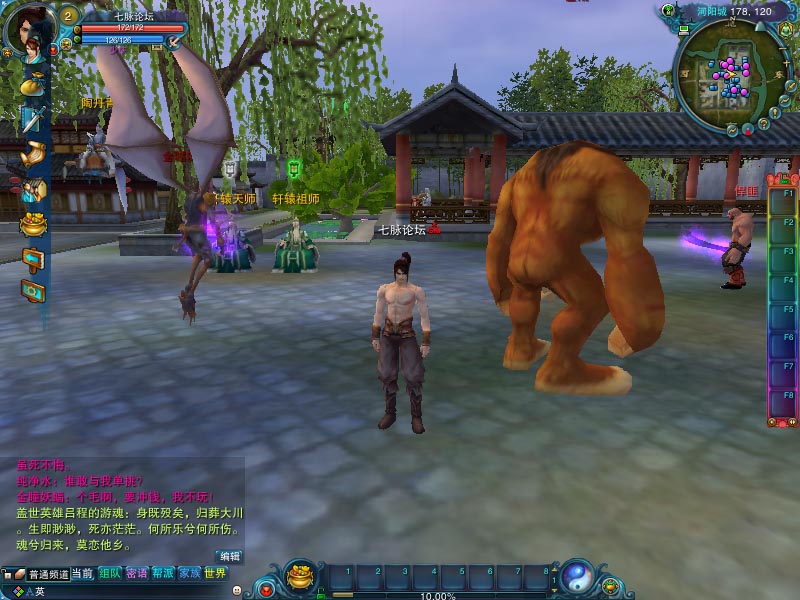Click the player character portrait
Viewport: 800px width, 600px height.
click(28, 28)
